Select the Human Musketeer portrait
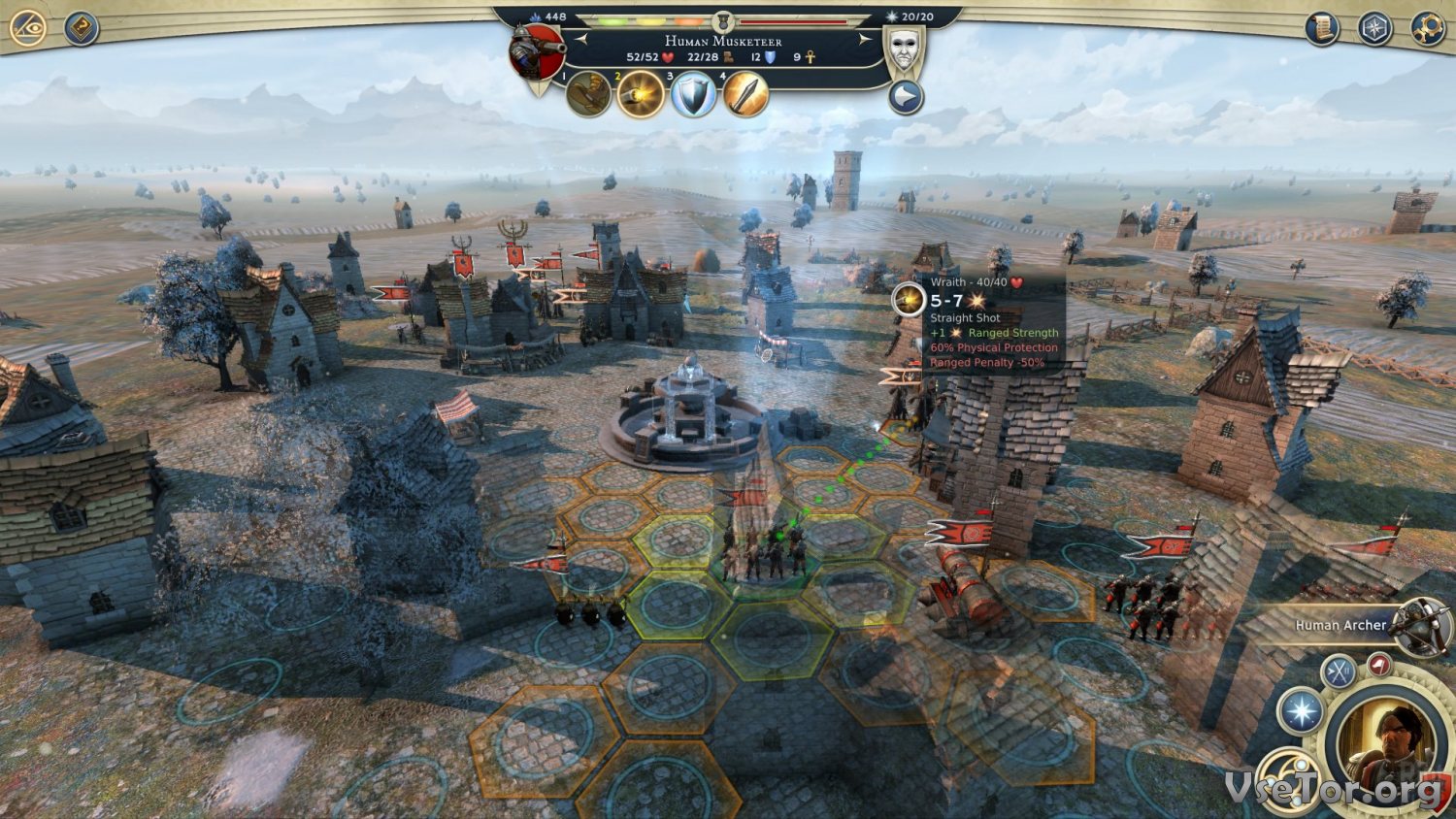This screenshot has height=819, width=1456. [x=536, y=54]
